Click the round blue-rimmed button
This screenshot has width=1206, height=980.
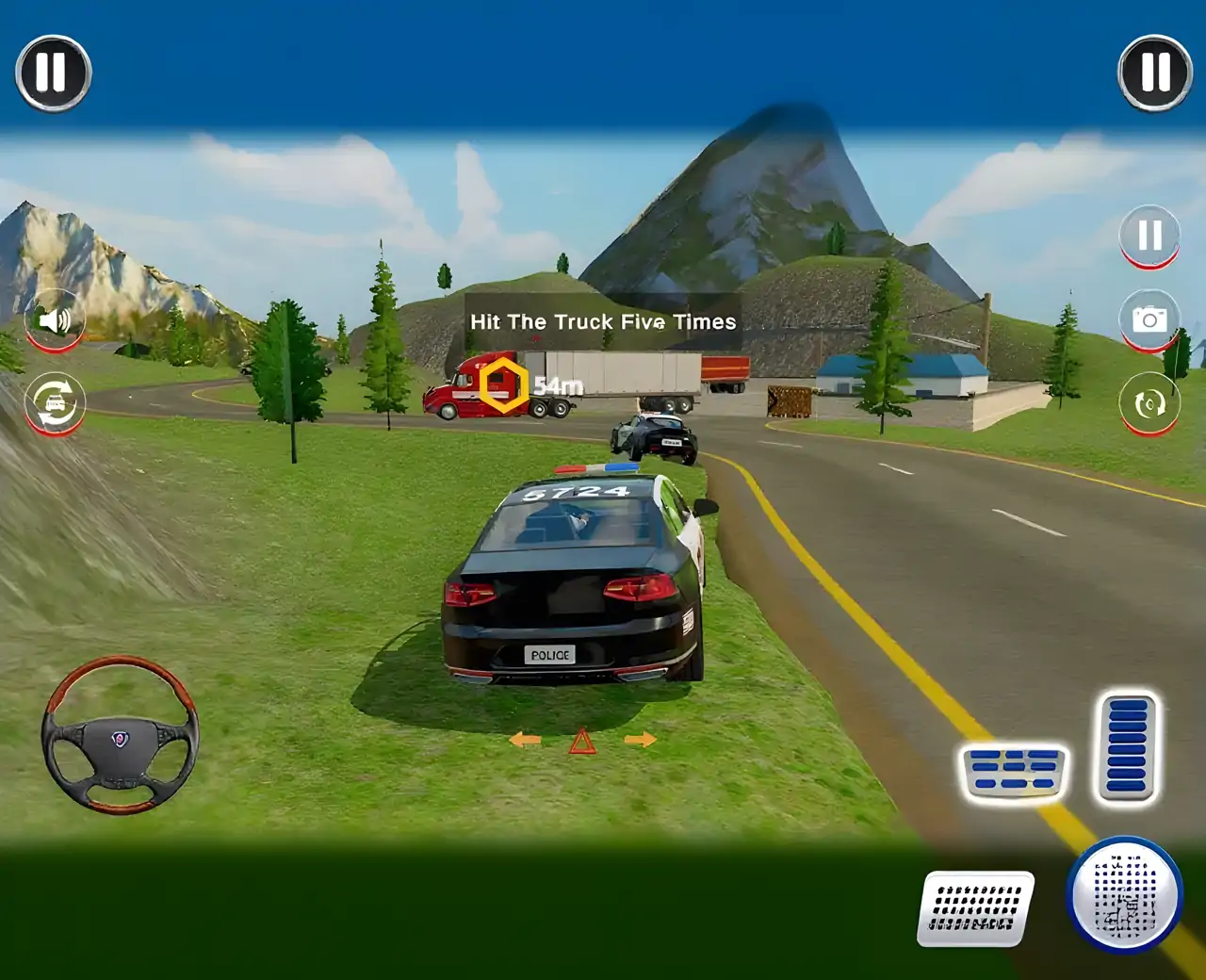[x=1124, y=893]
